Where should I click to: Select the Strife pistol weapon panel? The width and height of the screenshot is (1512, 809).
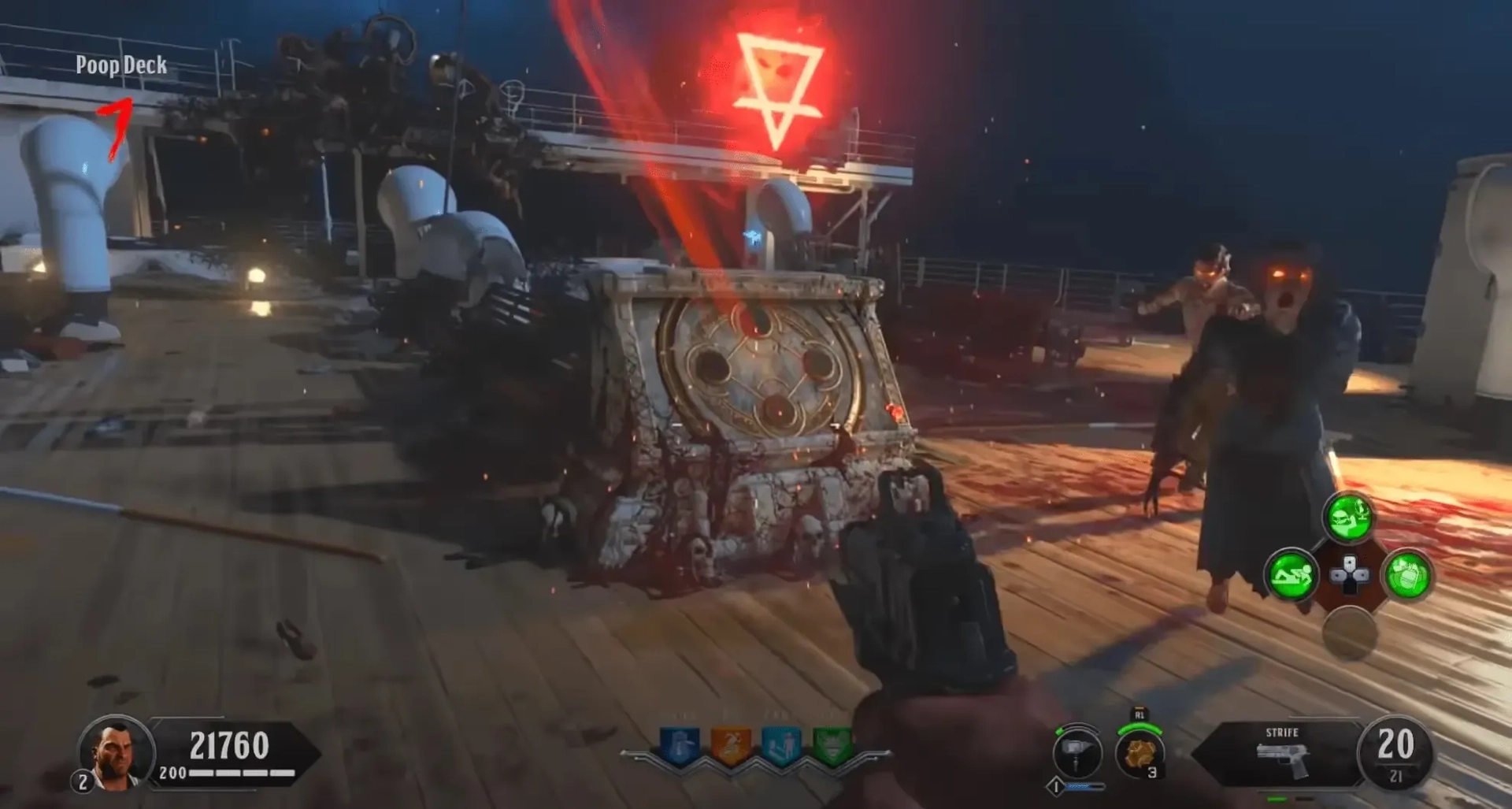pyautogui.click(x=1281, y=753)
